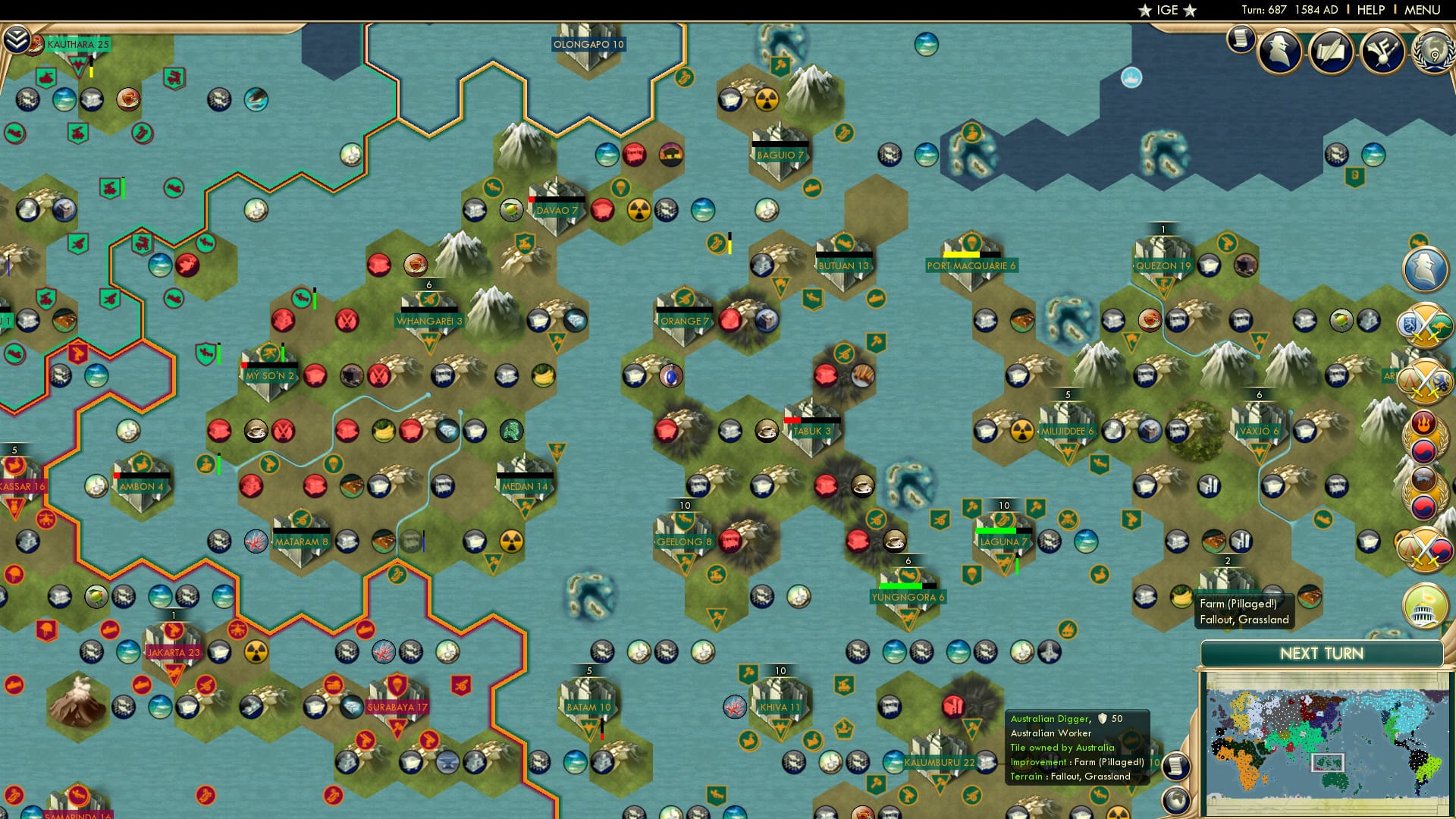Select the Jakarta 23 city banner
This screenshot has height=819, width=1456.
click(173, 651)
